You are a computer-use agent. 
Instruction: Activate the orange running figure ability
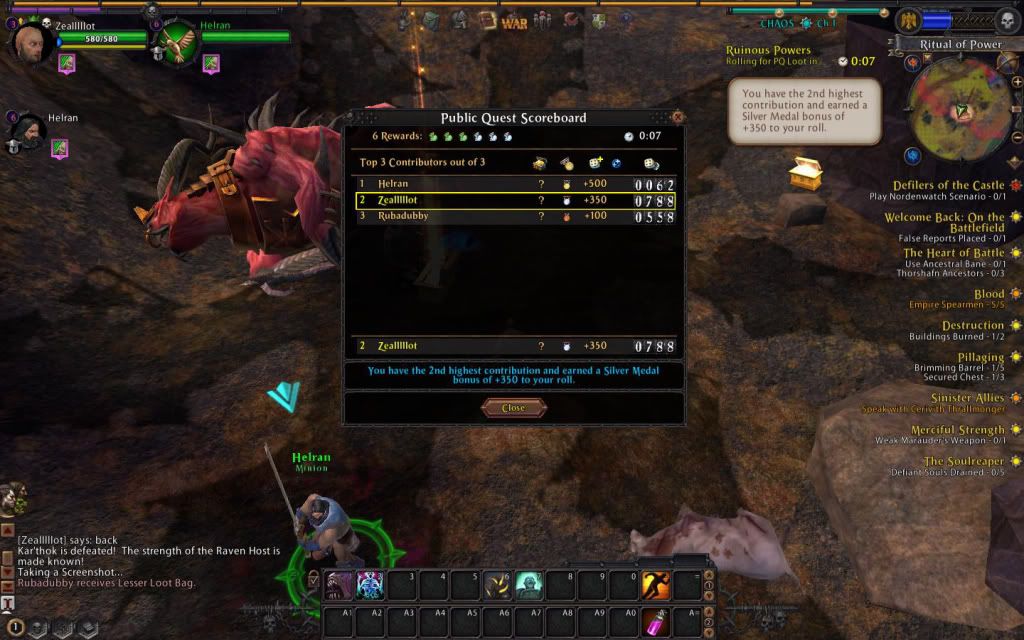pos(655,585)
